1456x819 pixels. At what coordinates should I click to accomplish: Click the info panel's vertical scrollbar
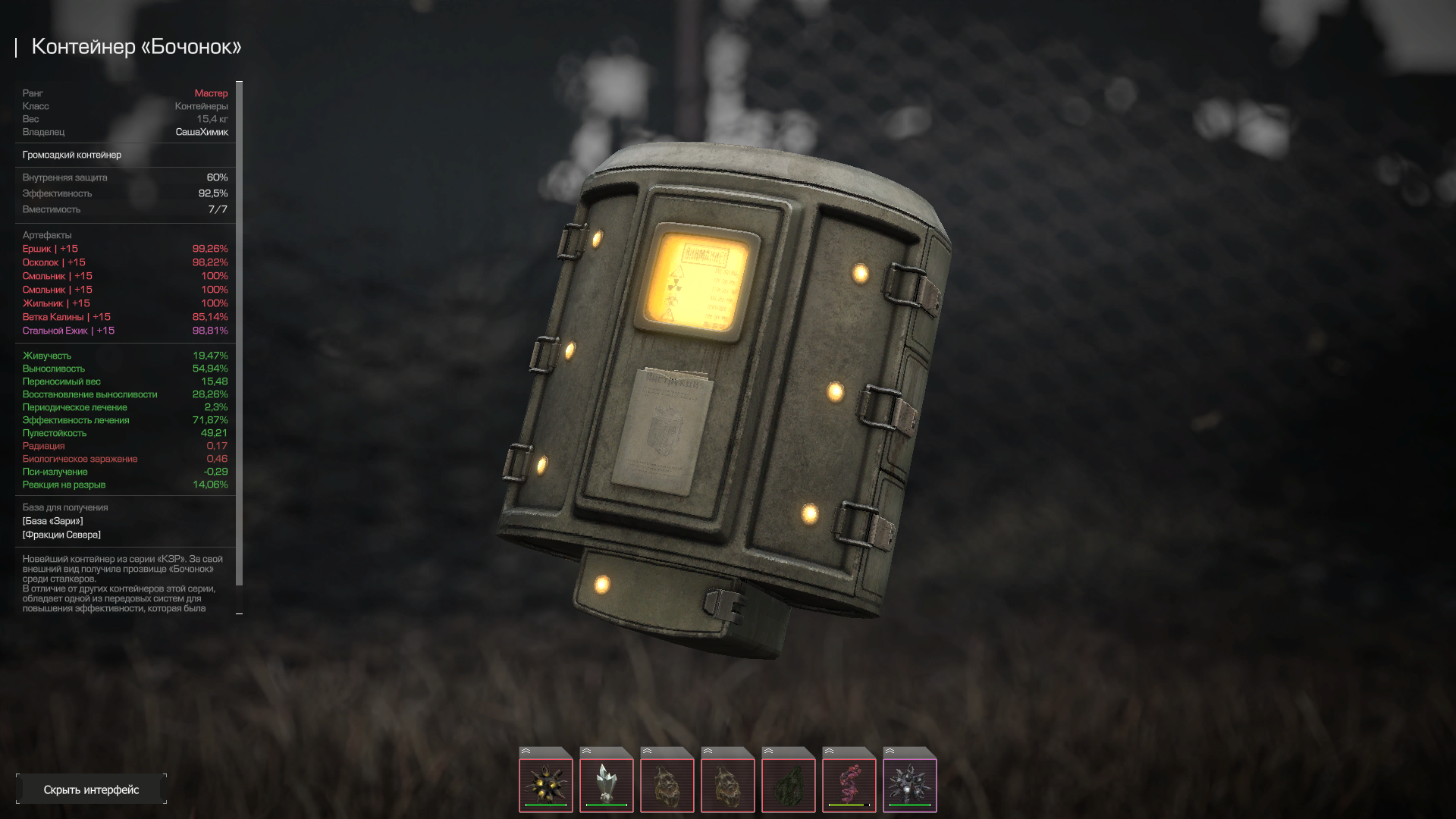coord(240,334)
